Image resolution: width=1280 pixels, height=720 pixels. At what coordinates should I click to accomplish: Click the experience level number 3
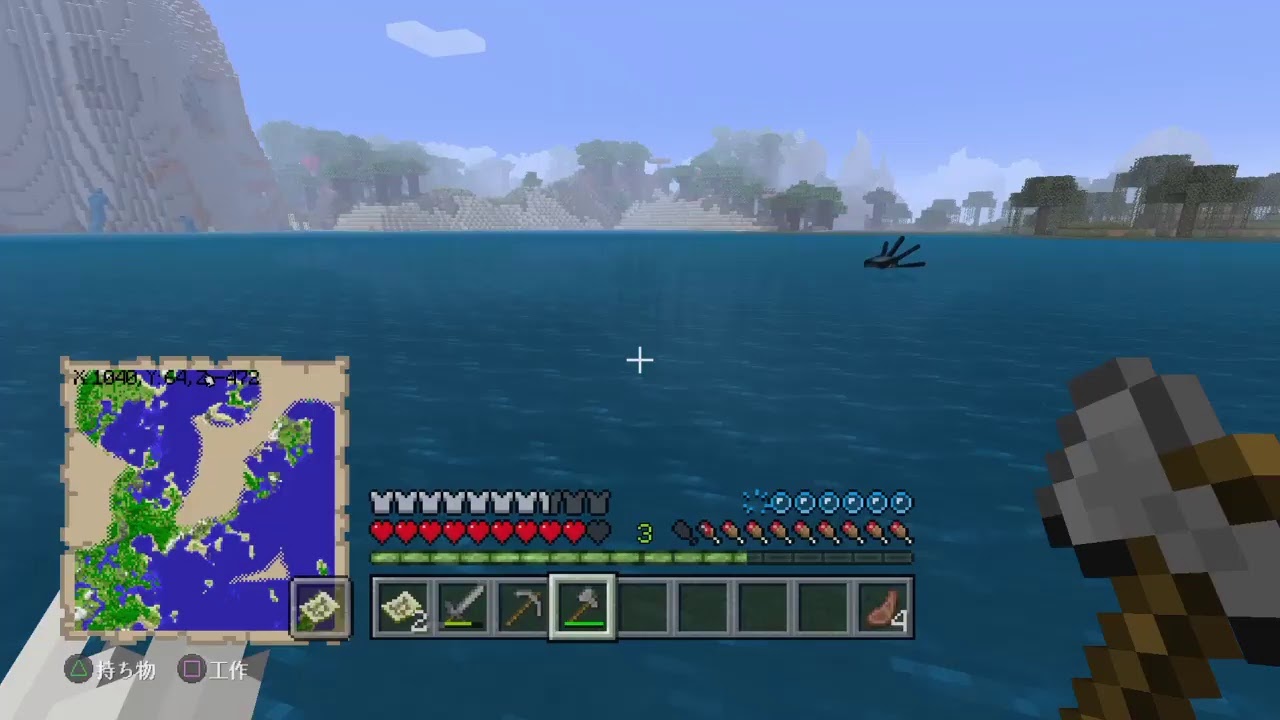tap(645, 533)
